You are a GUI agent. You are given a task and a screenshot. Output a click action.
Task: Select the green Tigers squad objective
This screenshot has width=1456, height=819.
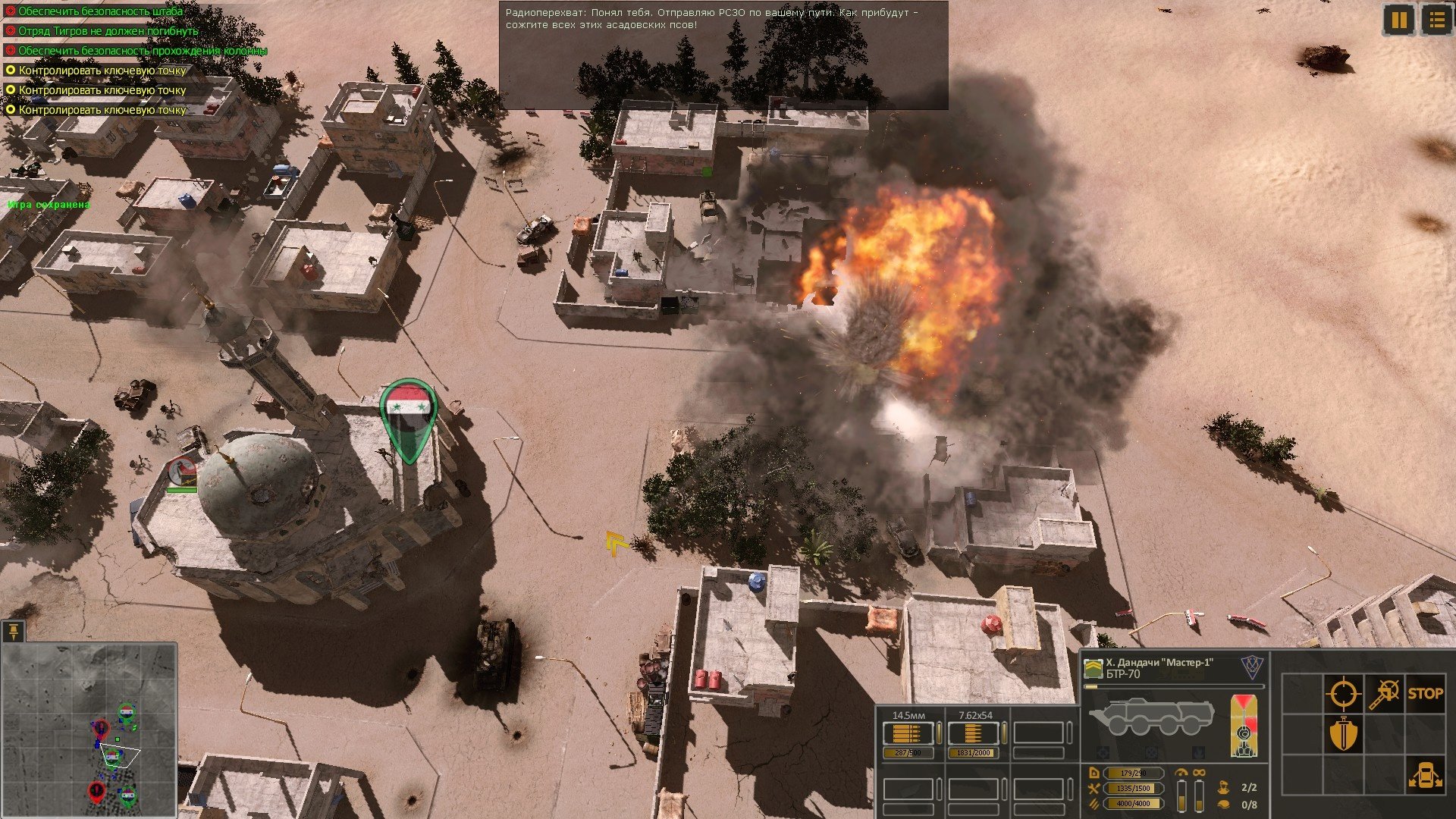(108, 31)
